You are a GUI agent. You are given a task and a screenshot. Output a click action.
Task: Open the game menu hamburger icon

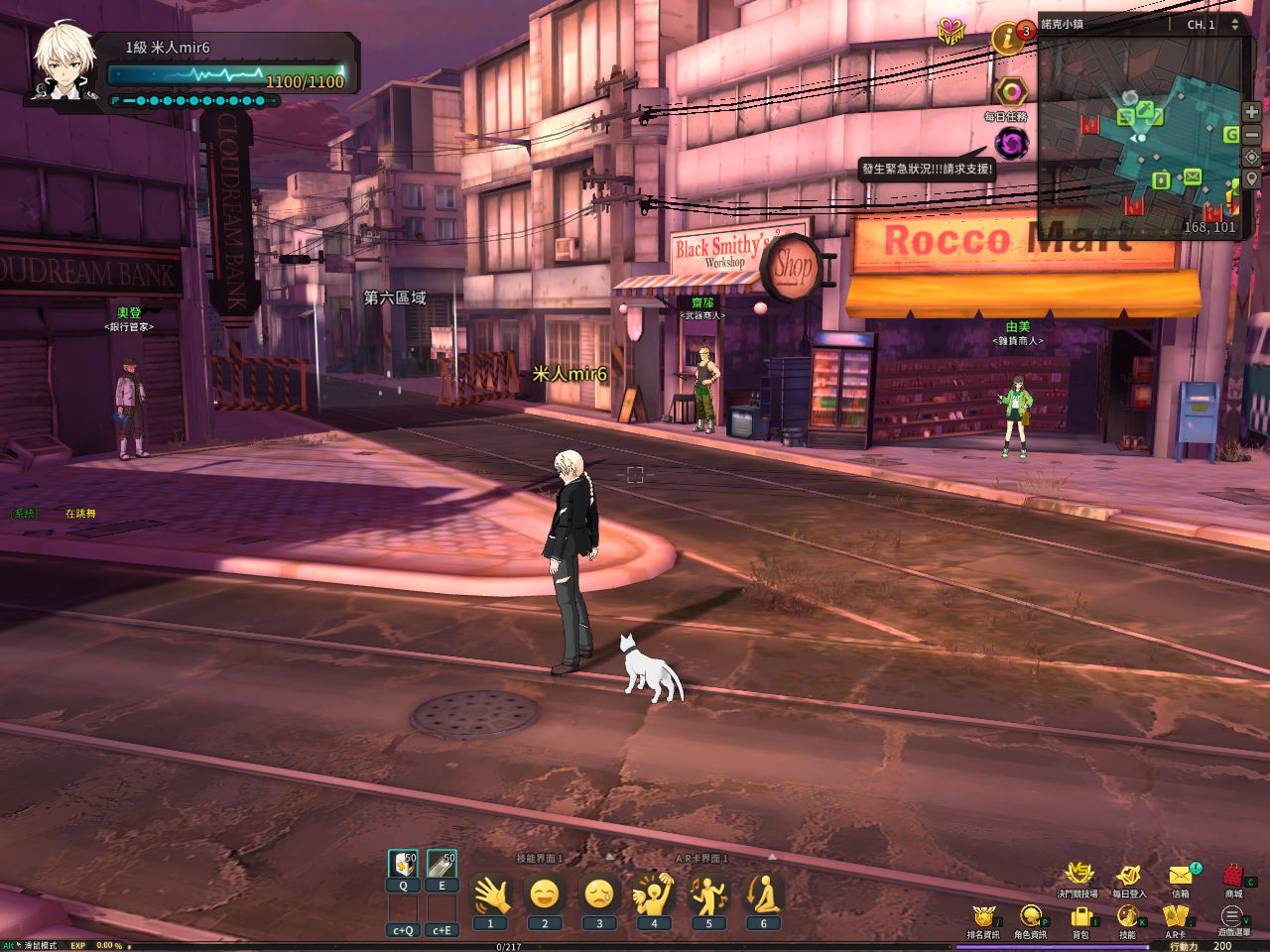pyautogui.click(x=1232, y=917)
